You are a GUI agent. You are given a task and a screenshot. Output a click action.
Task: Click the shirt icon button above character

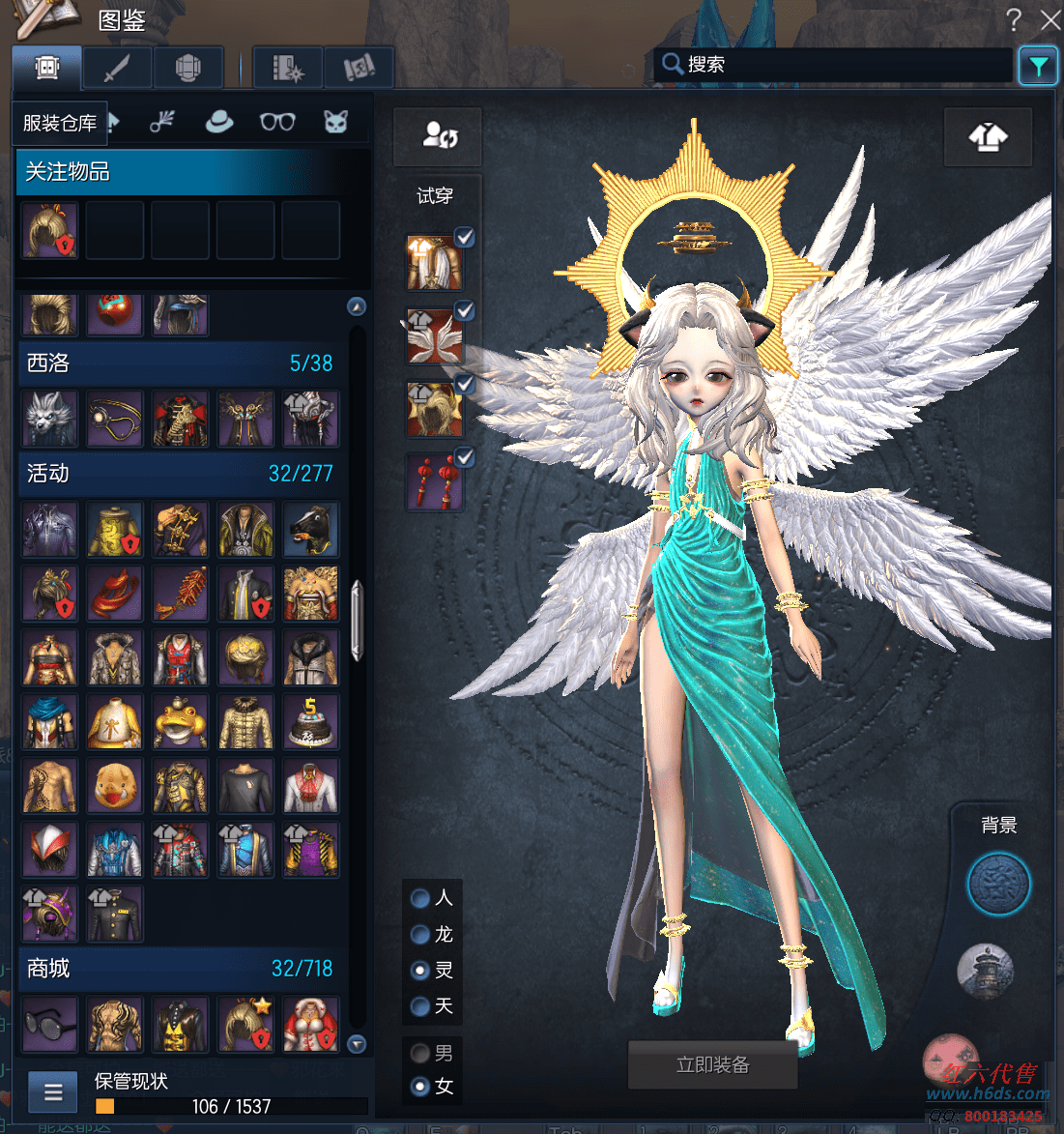point(988,137)
